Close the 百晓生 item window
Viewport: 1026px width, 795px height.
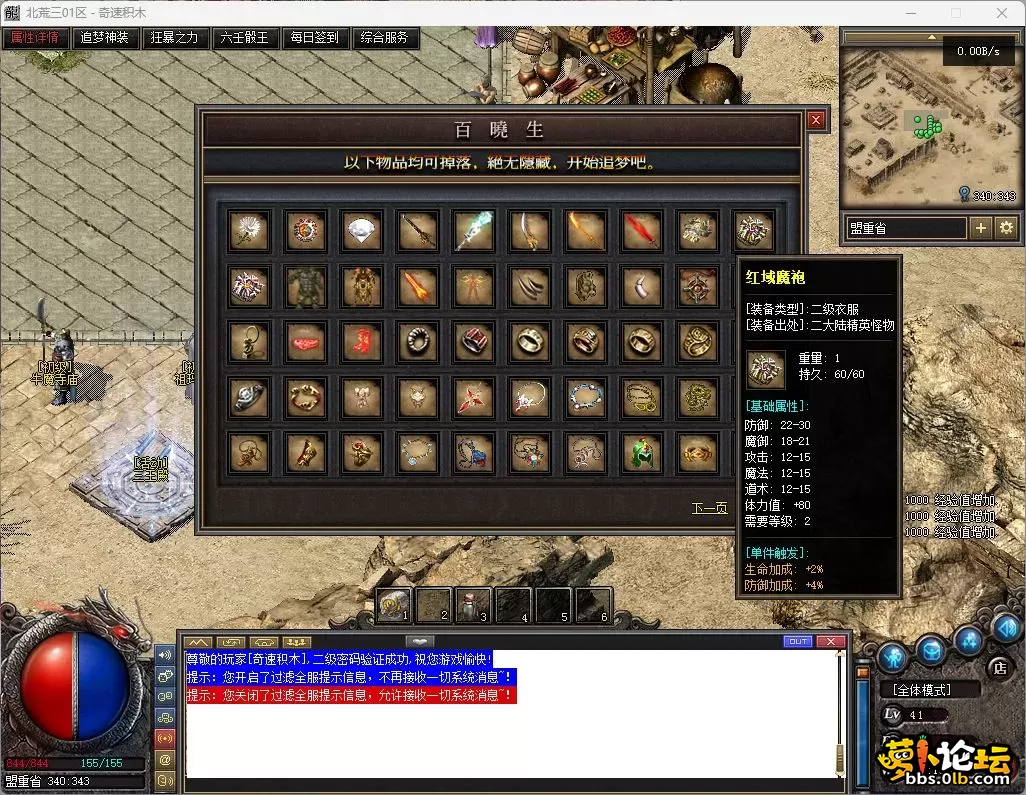click(x=816, y=120)
